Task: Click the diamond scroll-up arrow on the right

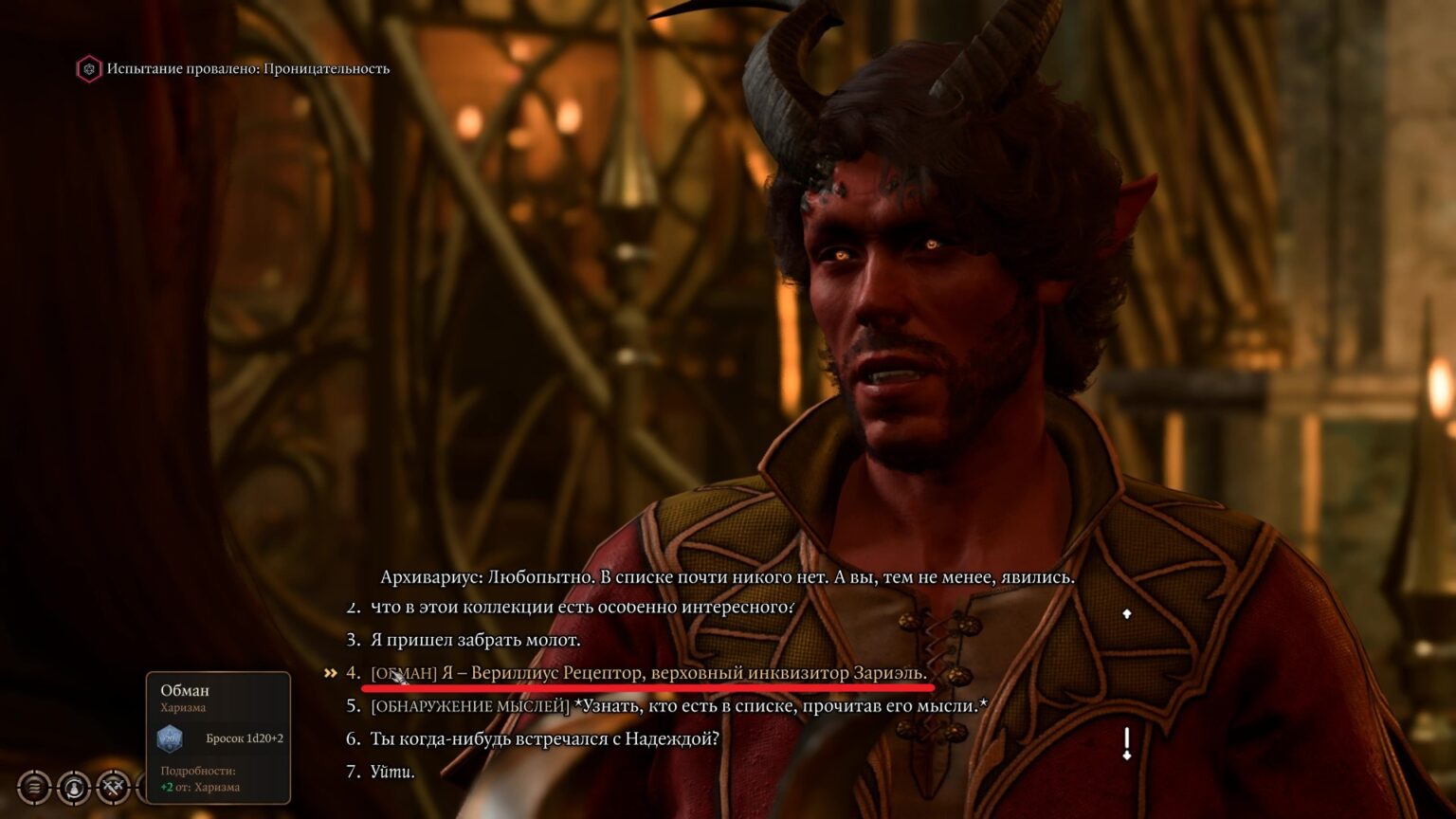Action: click(1127, 613)
